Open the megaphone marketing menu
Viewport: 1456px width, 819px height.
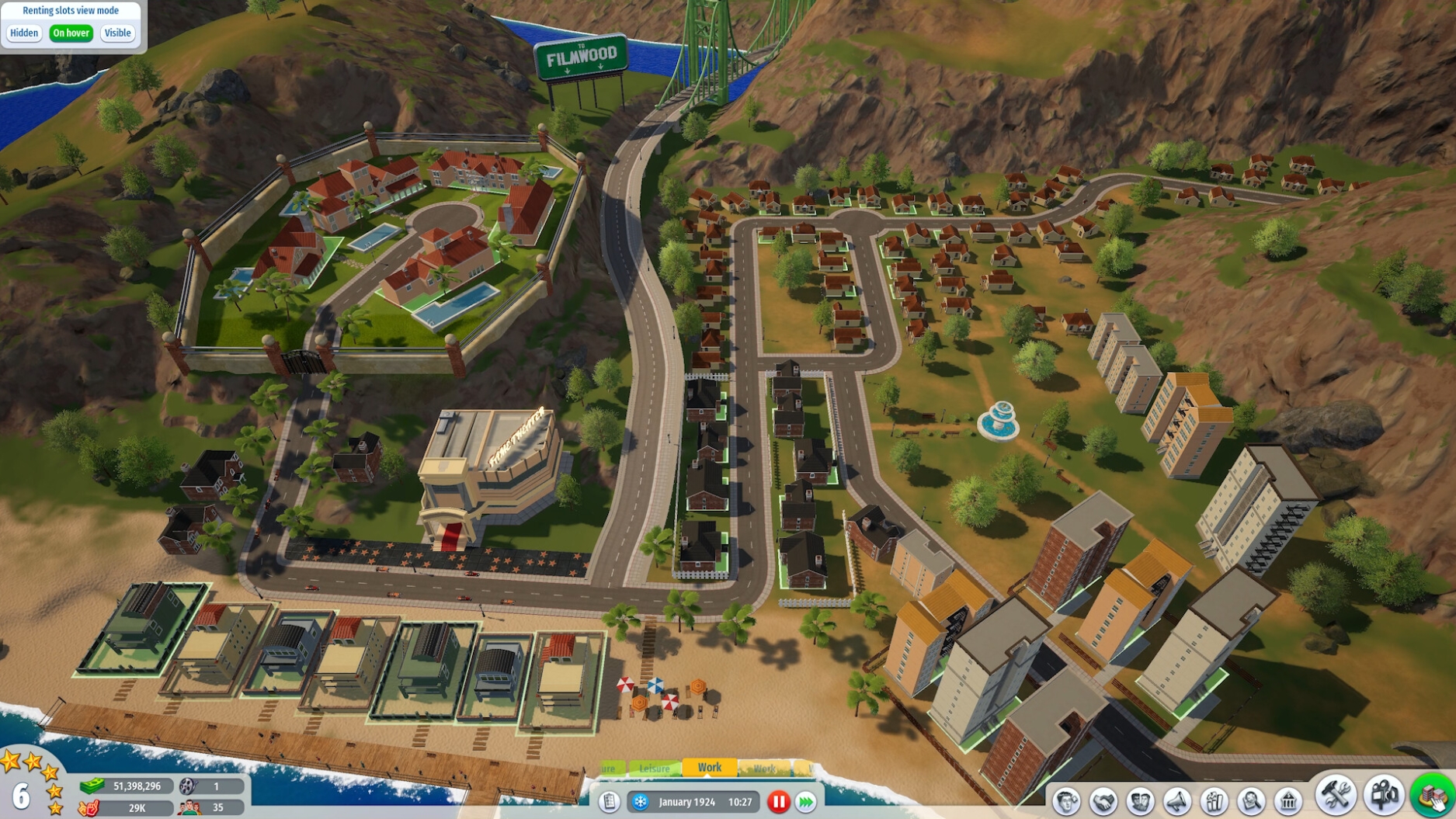[x=1177, y=801]
